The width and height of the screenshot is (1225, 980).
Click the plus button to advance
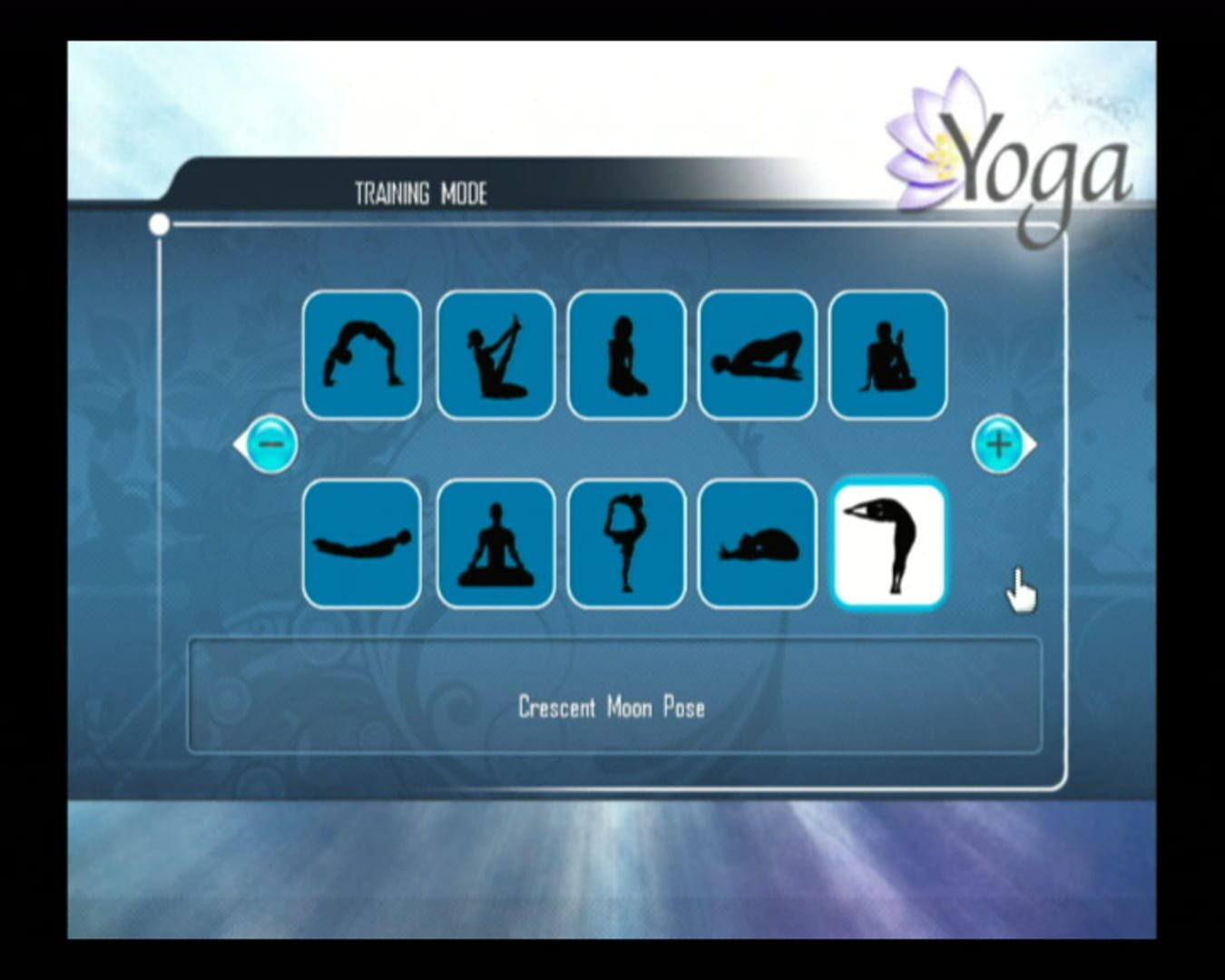point(997,445)
